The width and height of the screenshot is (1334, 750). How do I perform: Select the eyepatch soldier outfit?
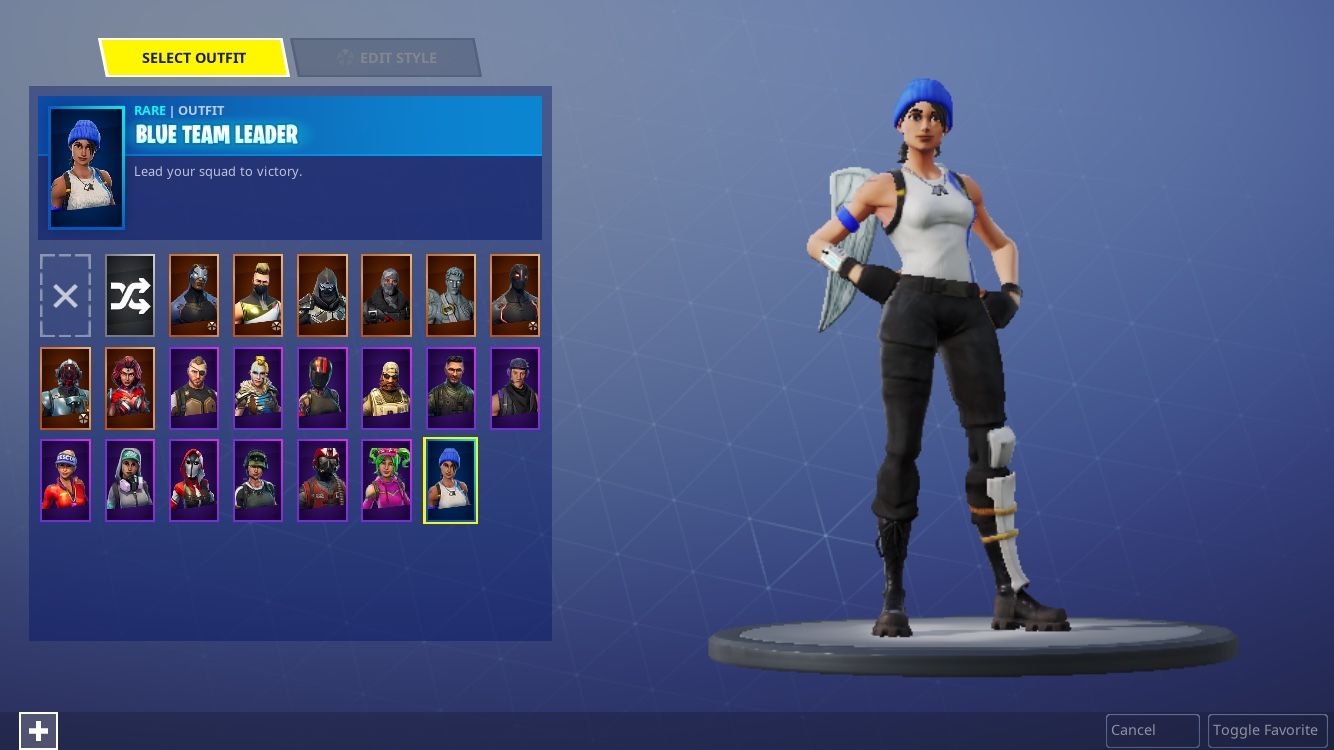pos(194,388)
